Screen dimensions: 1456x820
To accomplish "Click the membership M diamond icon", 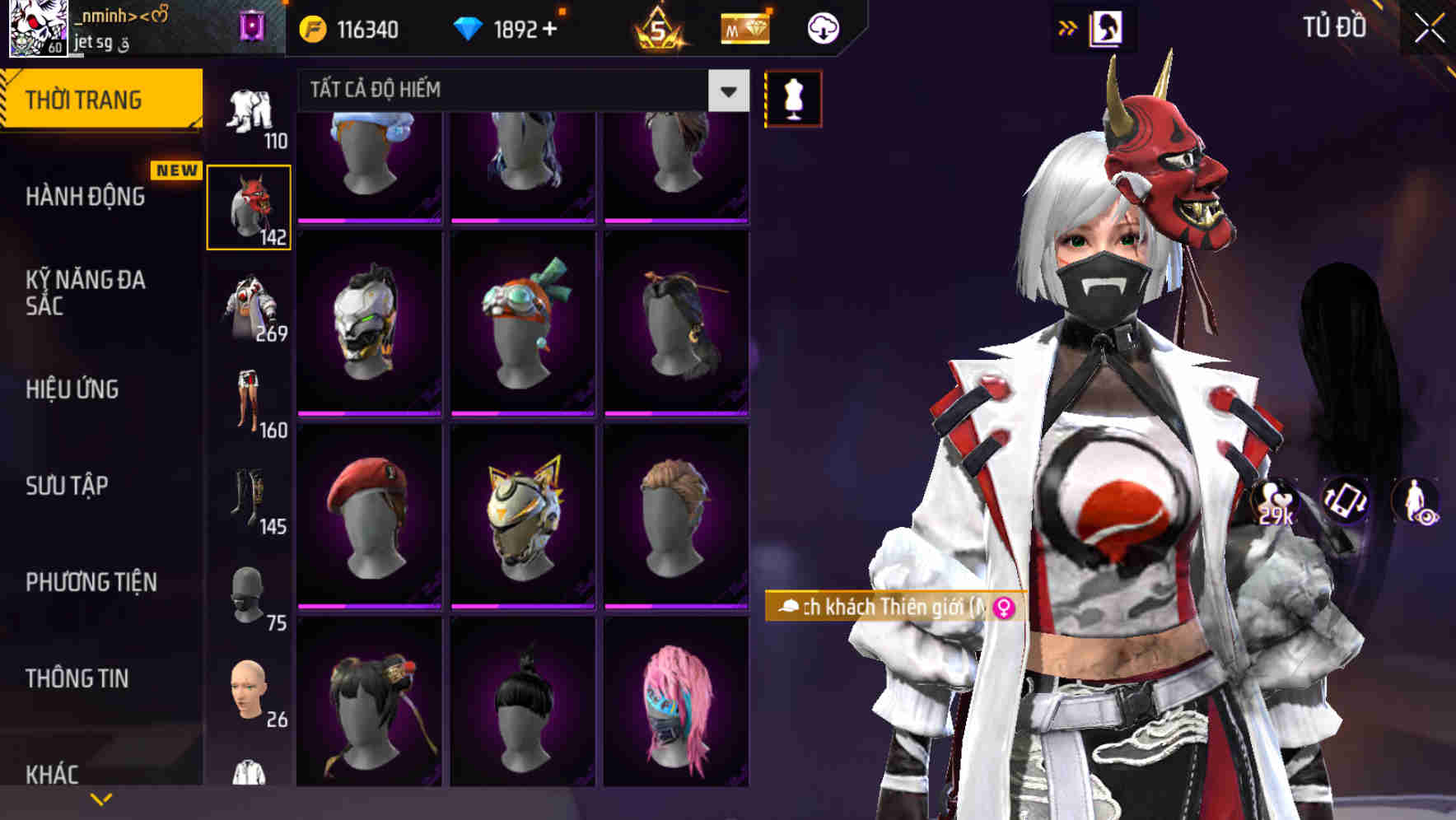I will 744,30.
